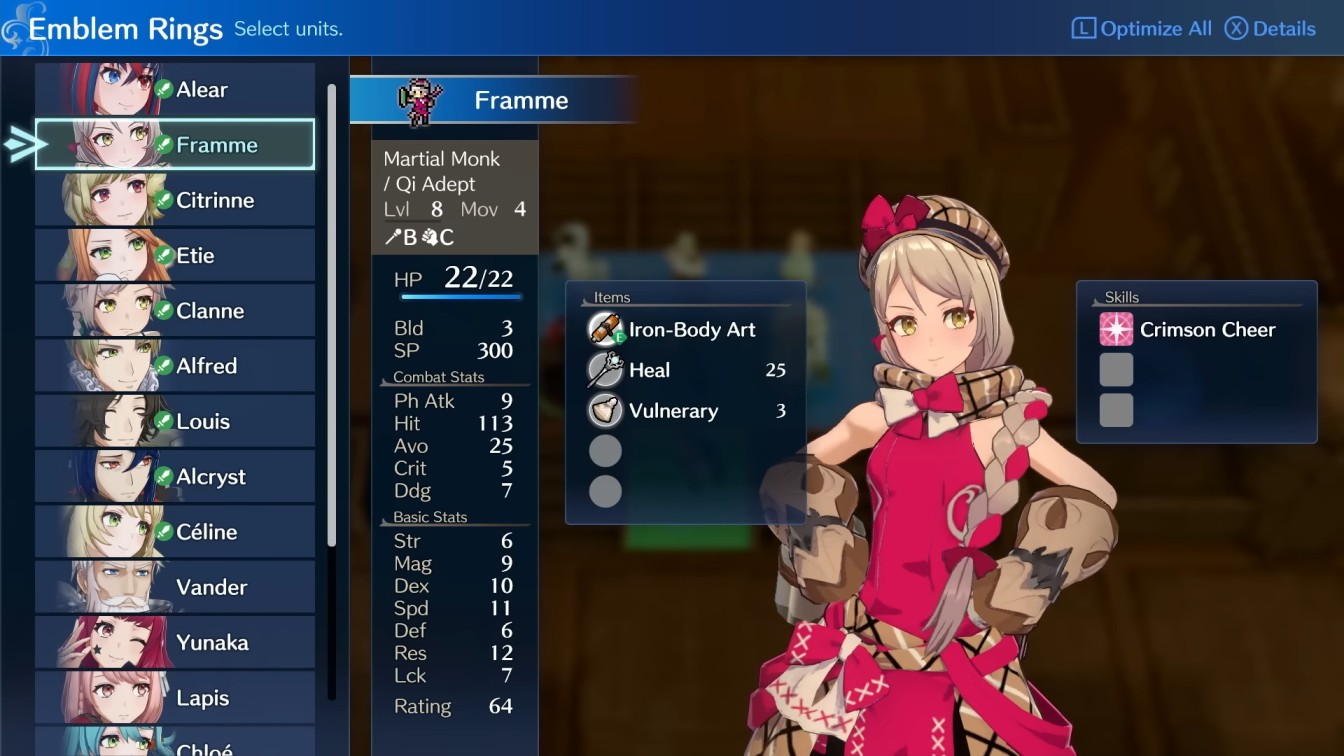Switch to the Items panel header
The image size is (1344, 756).
click(611, 297)
